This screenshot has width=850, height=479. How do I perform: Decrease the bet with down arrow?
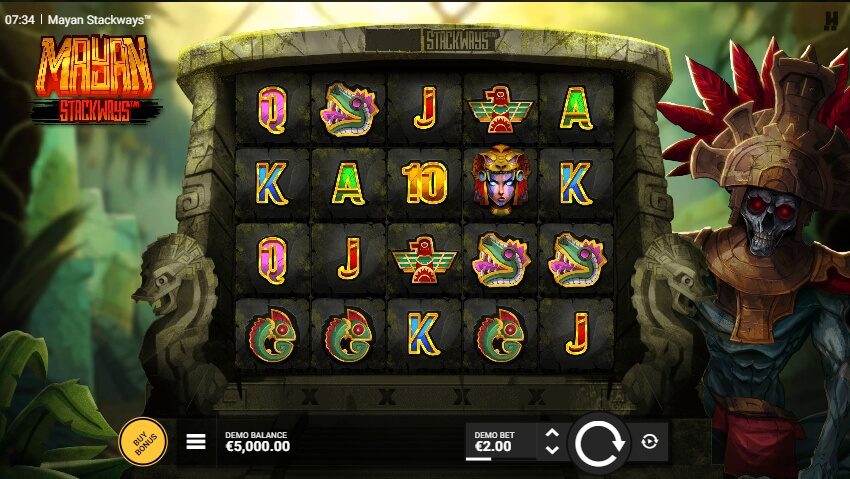(x=552, y=450)
